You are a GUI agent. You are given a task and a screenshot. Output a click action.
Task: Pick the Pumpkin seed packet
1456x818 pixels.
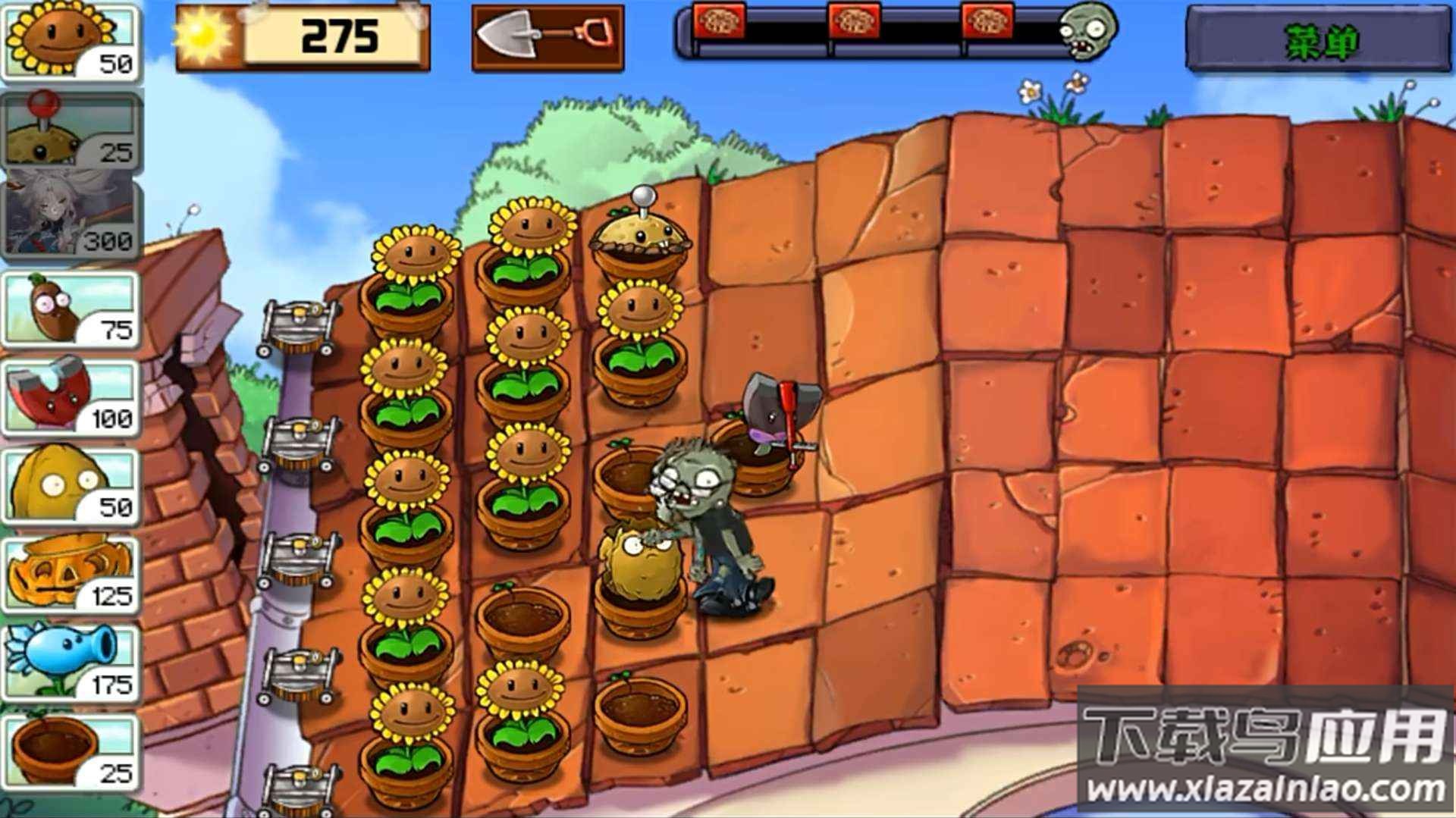(x=71, y=575)
